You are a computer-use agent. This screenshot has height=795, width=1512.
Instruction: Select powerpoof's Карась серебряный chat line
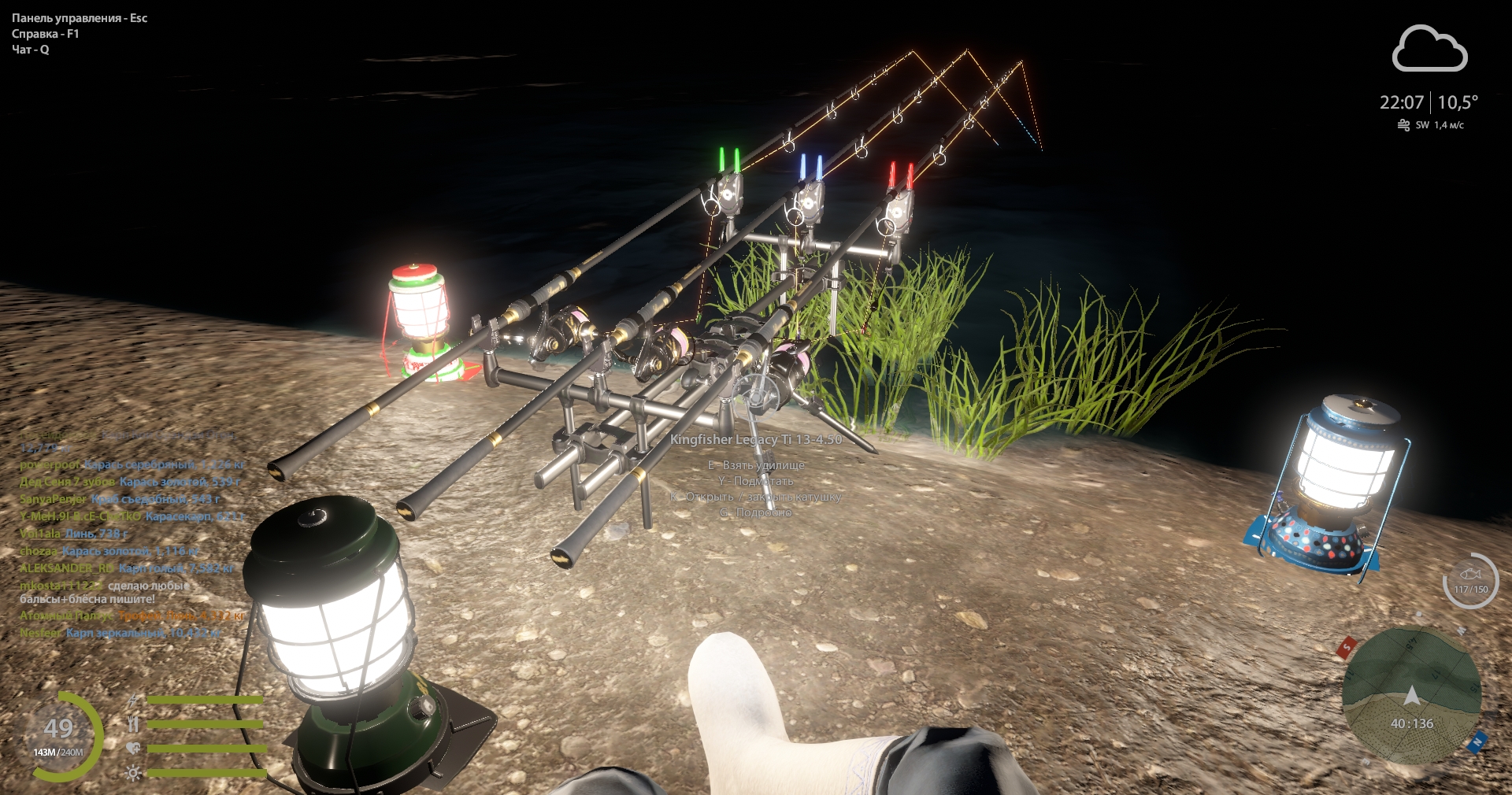(132, 464)
